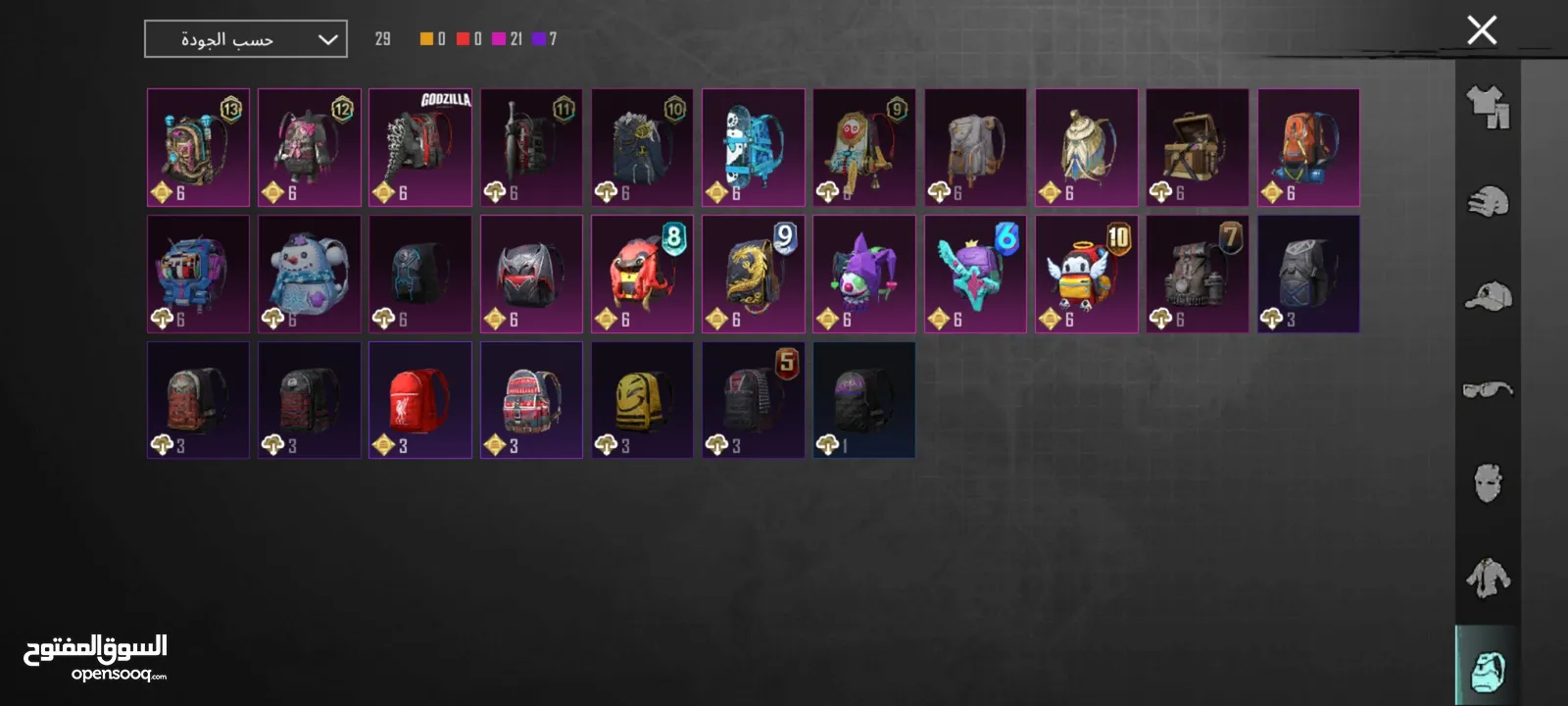Select the red octopus backpack
Viewport: 1568px width, 706px height.
[642, 274]
